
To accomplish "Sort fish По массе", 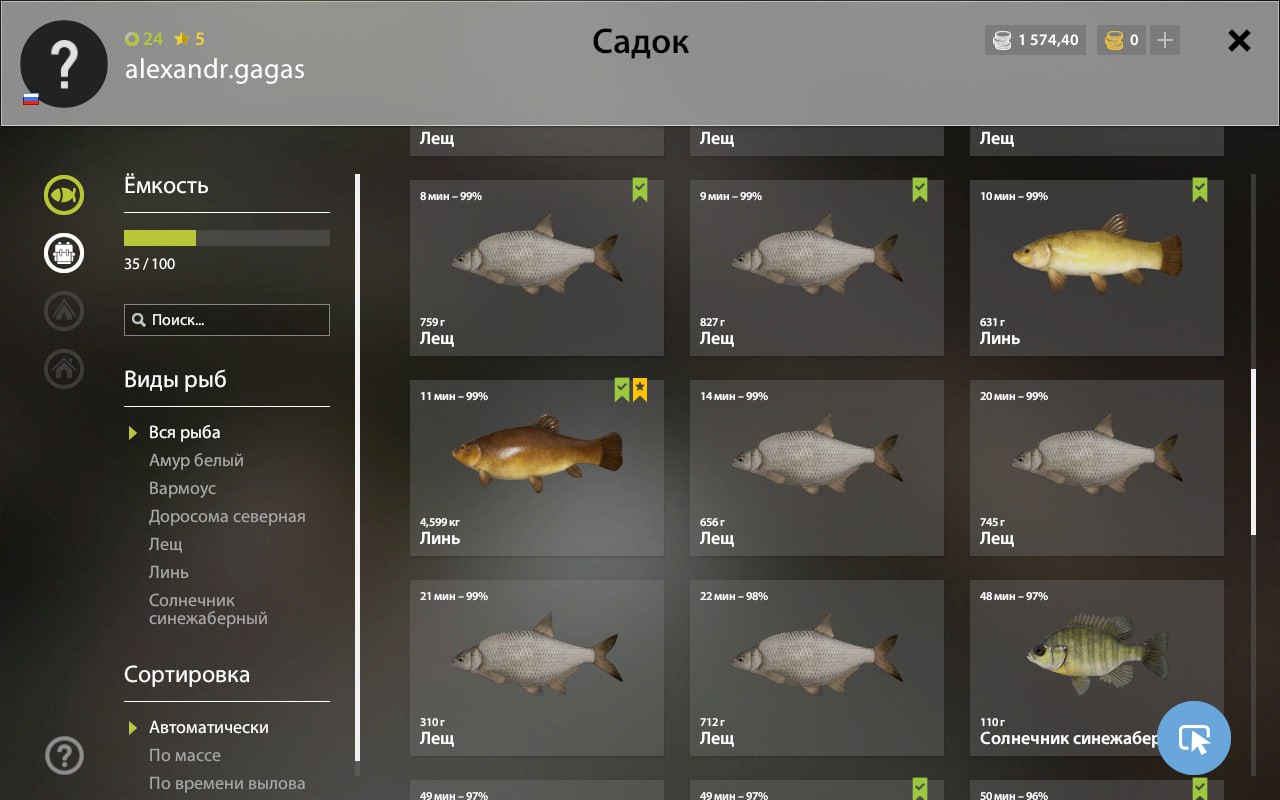I will 185,755.
